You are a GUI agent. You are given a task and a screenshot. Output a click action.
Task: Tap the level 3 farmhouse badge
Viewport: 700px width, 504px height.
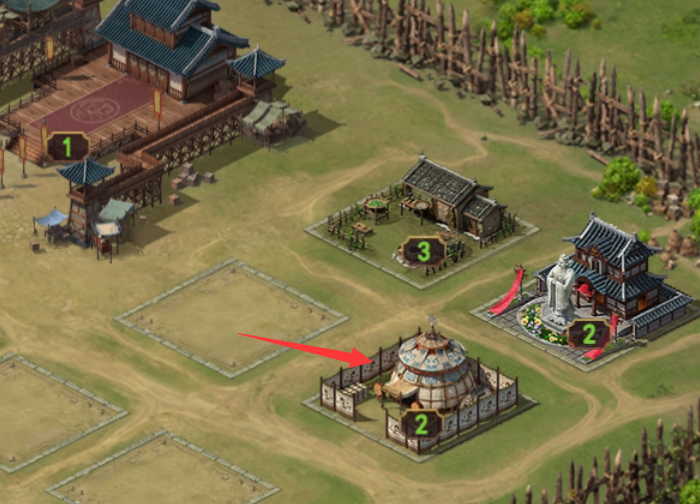tap(422, 250)
